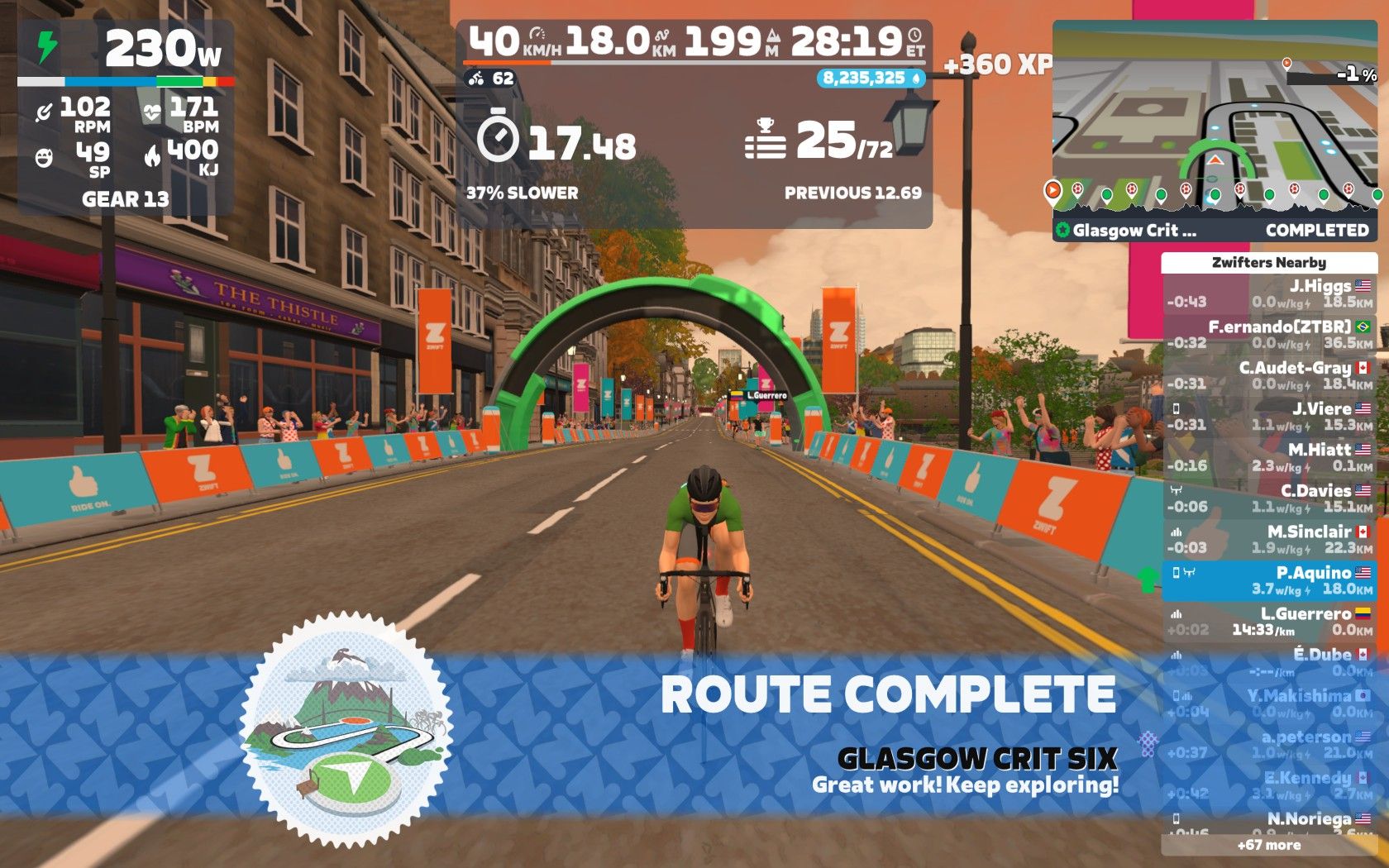Open the minimap in the corner
This screenshot has width=1389, height=868.
[1214, 124]
